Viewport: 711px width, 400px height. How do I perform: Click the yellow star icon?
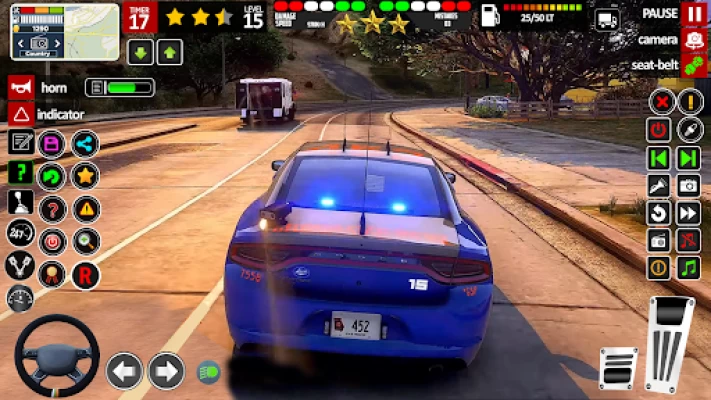click(85, 176)
